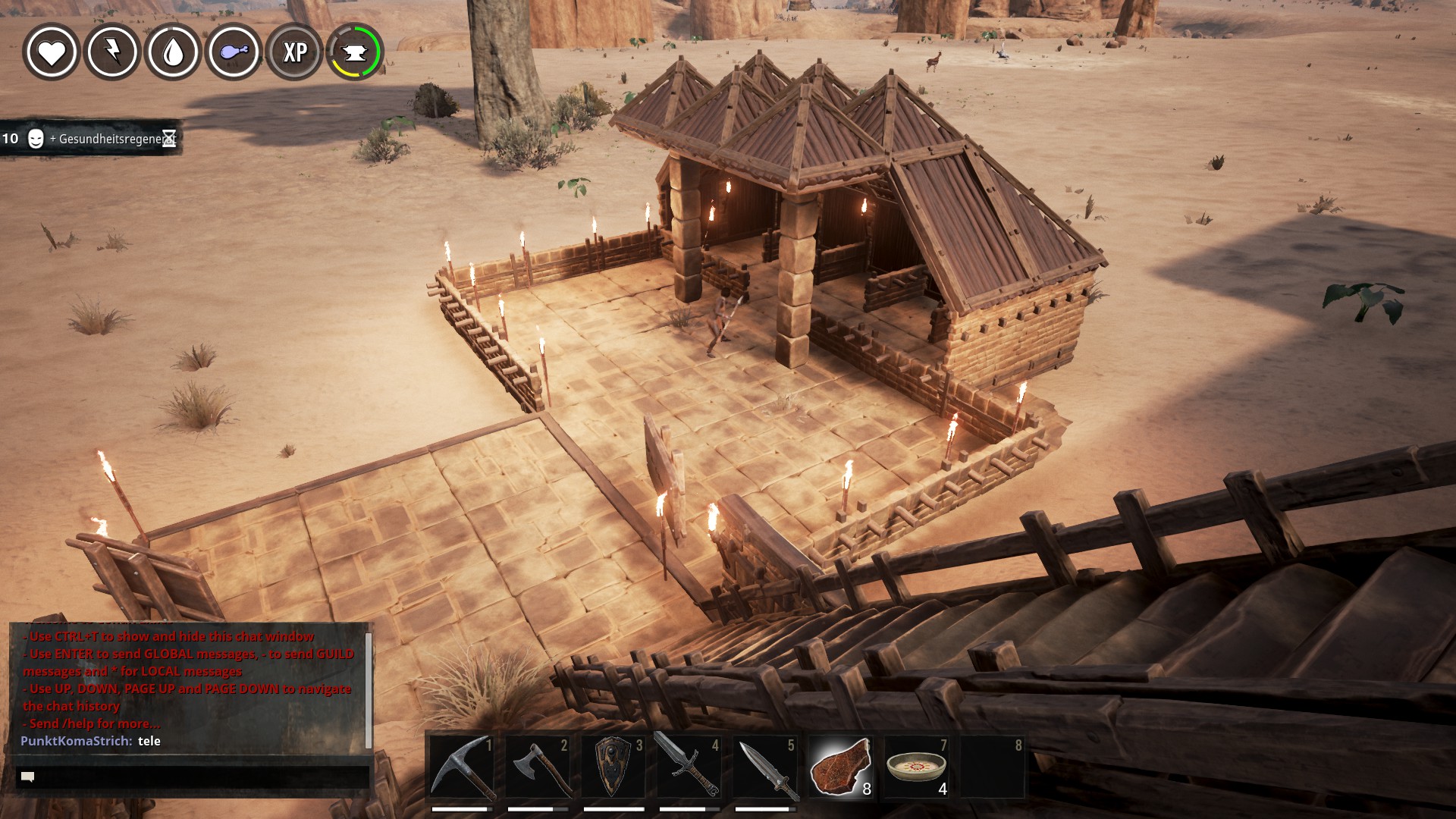
Task: Click the anvil encumbrance icon
Action: (x=355, y=52)
